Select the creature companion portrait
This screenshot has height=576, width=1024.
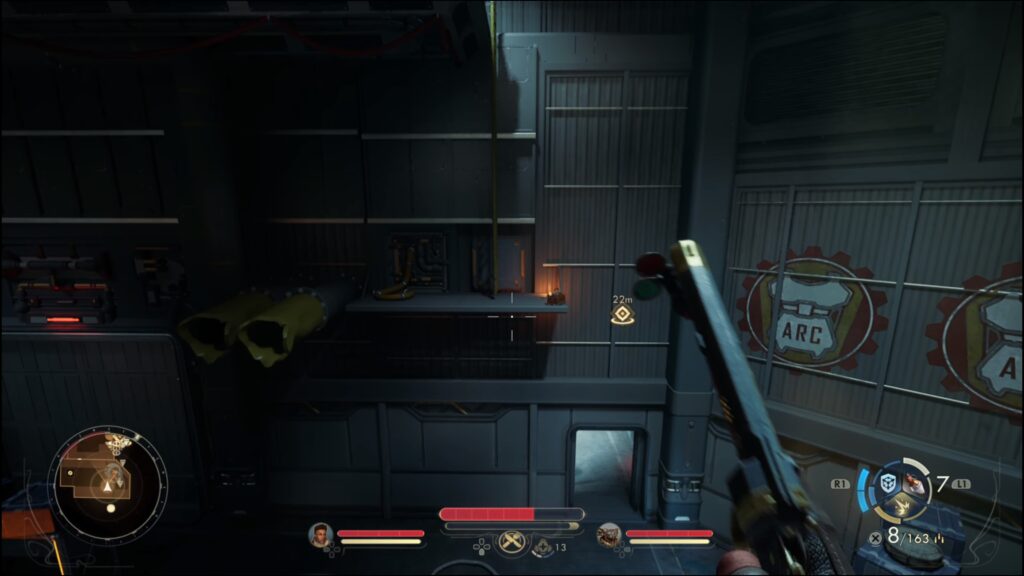click(x=609, y=535)
